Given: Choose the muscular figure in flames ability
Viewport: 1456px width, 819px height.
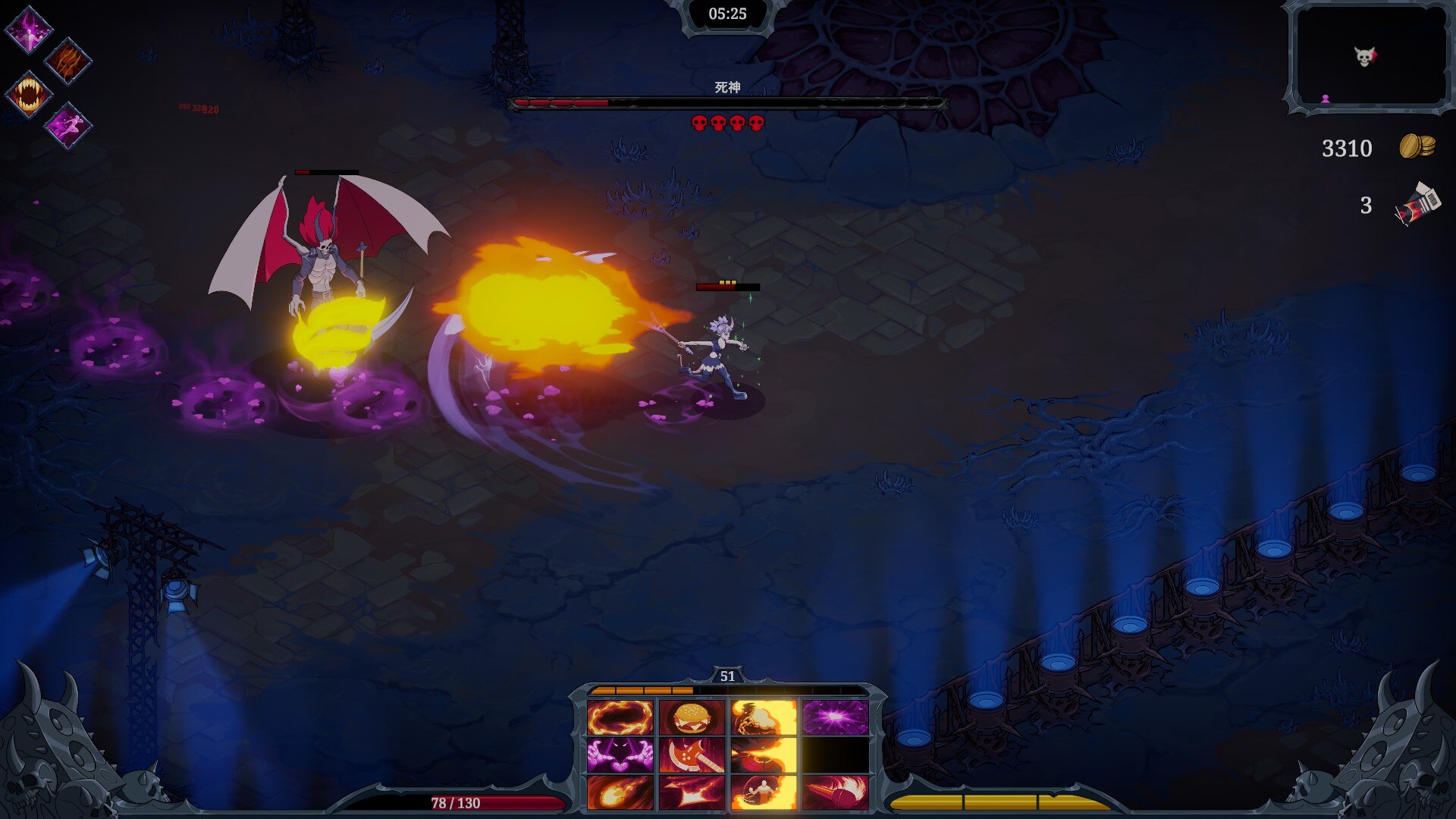Looking at the screenshot, I should click(764, 792).
